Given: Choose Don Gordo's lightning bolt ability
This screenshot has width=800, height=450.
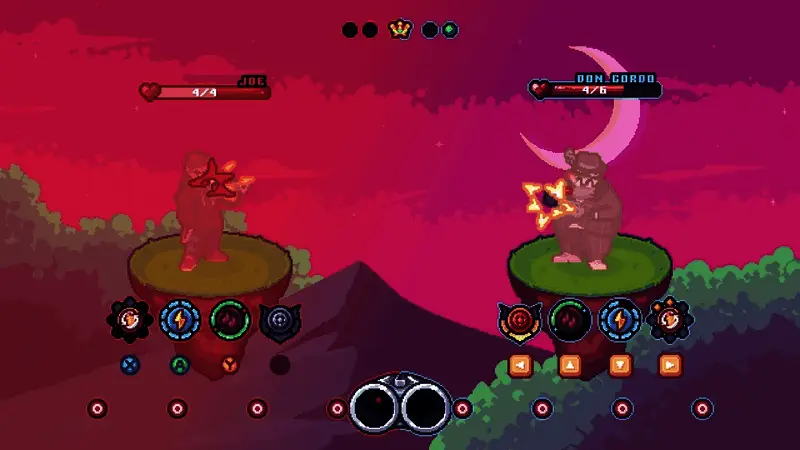Looking at the screenshot, I should tap(619, 321).
